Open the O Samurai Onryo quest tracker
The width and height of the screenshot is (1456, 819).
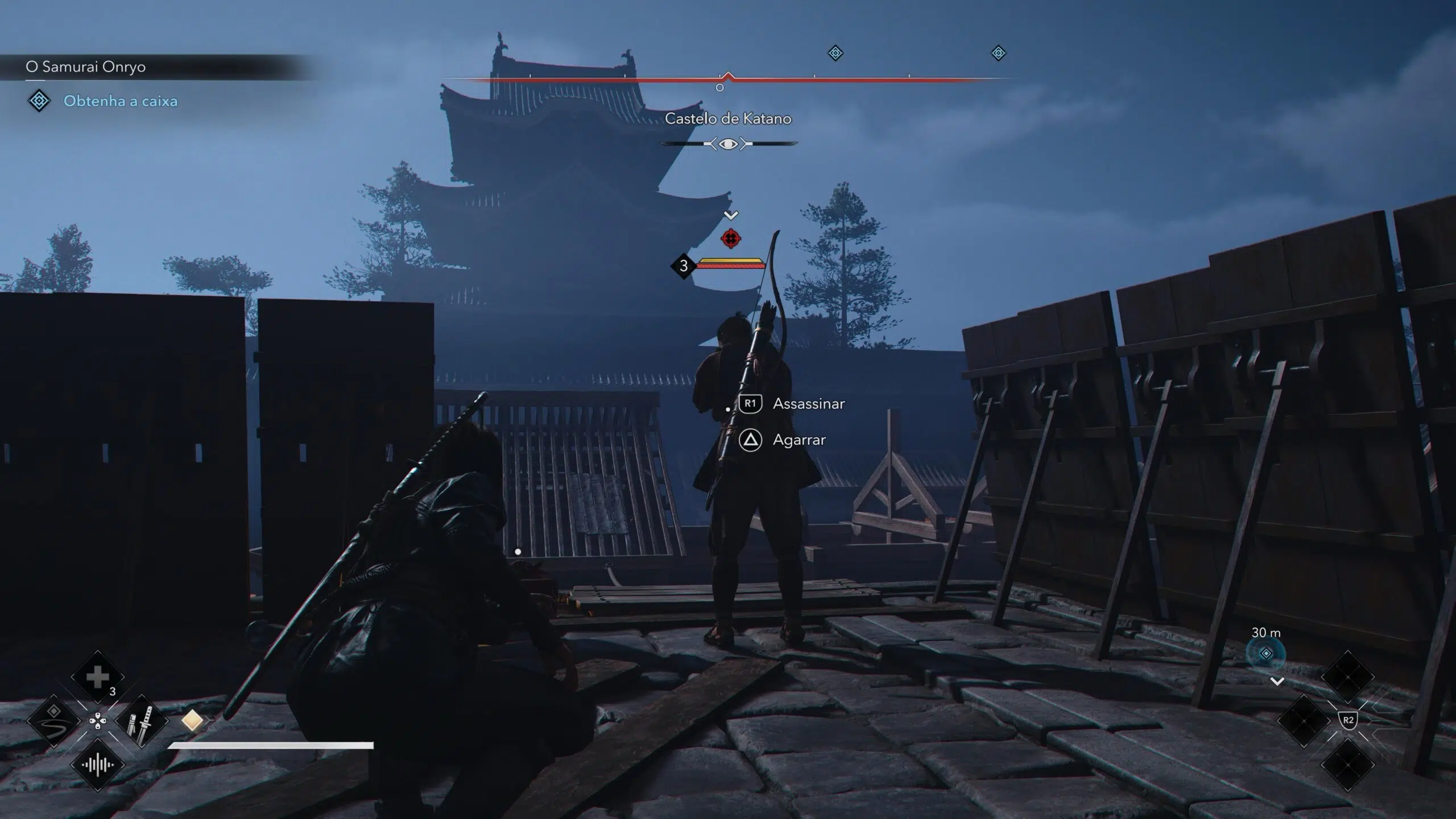[86, 67]
